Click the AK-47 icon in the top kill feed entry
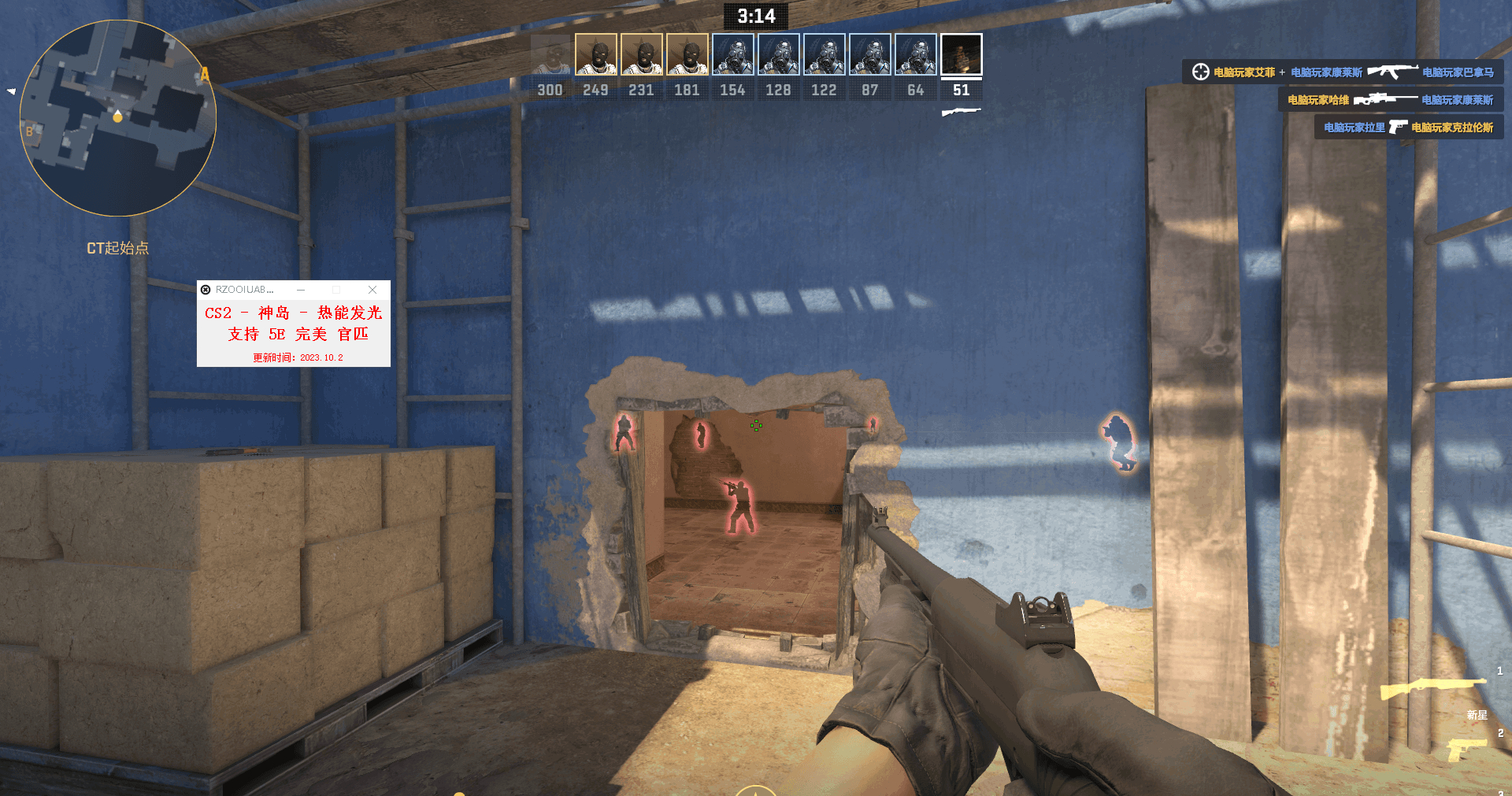 coord(1395,70)
